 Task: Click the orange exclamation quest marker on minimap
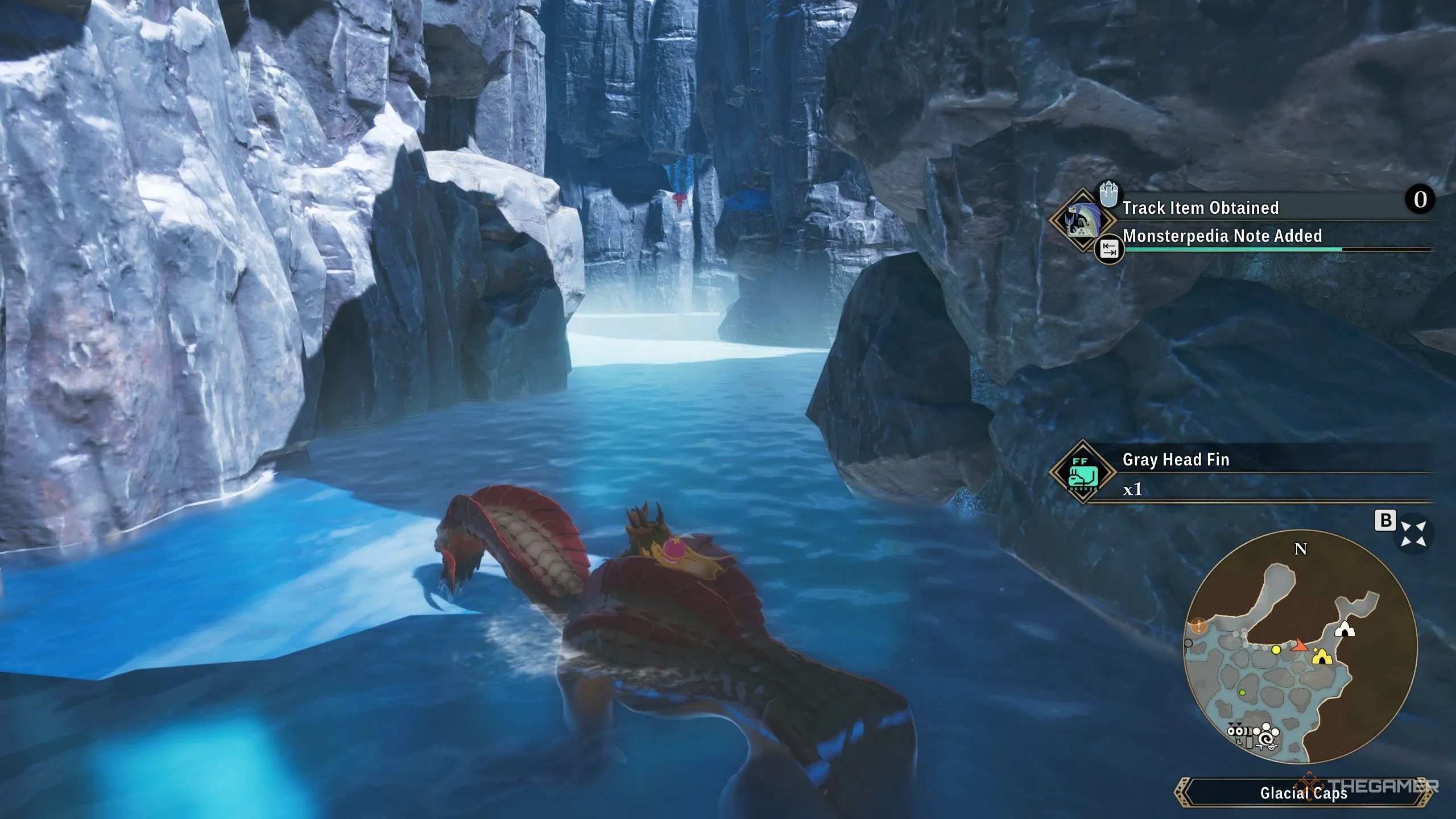(1199, 626)
